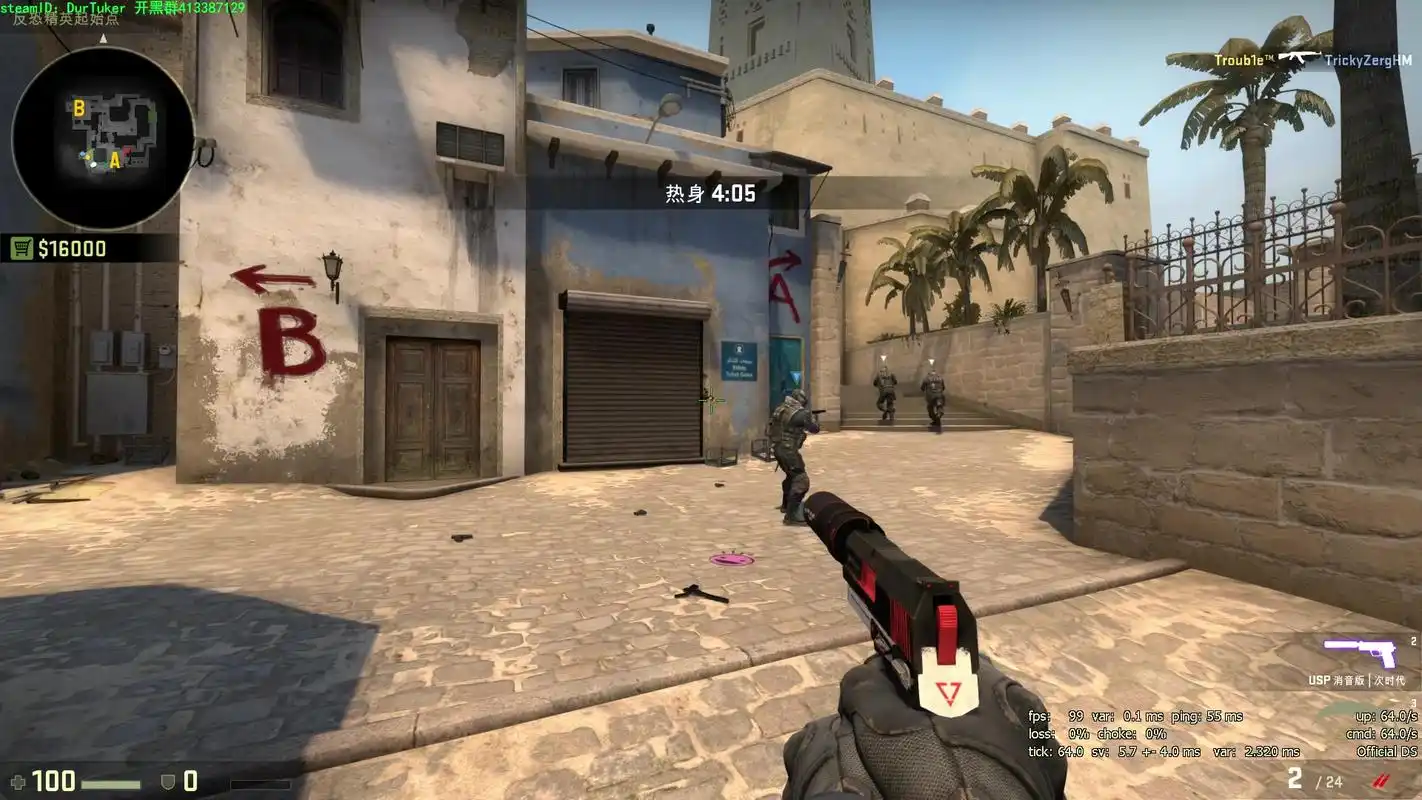Click the yellow player arrow on the radar

(x=87, y=158)
